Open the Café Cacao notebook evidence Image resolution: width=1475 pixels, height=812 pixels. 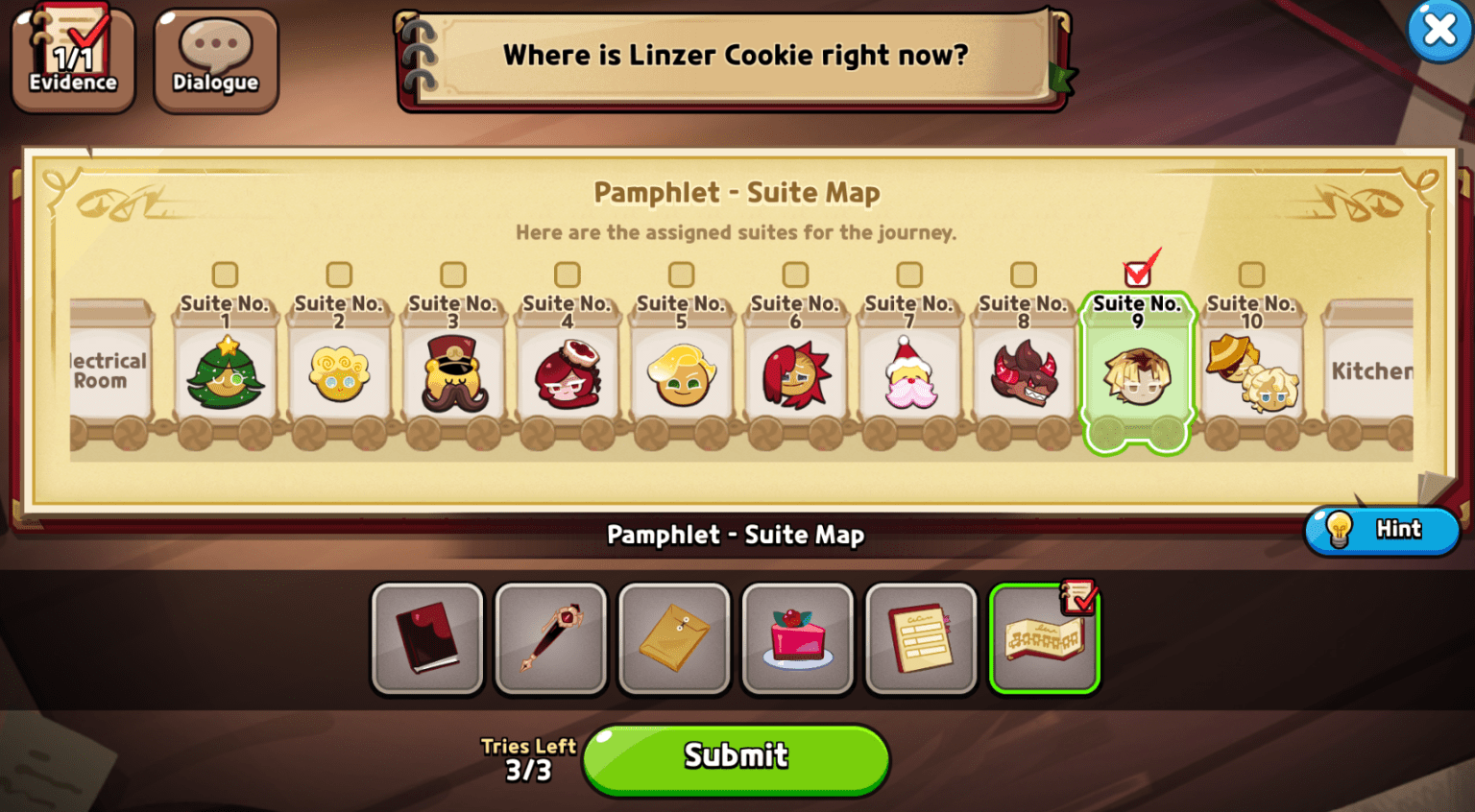pos(921,638)
